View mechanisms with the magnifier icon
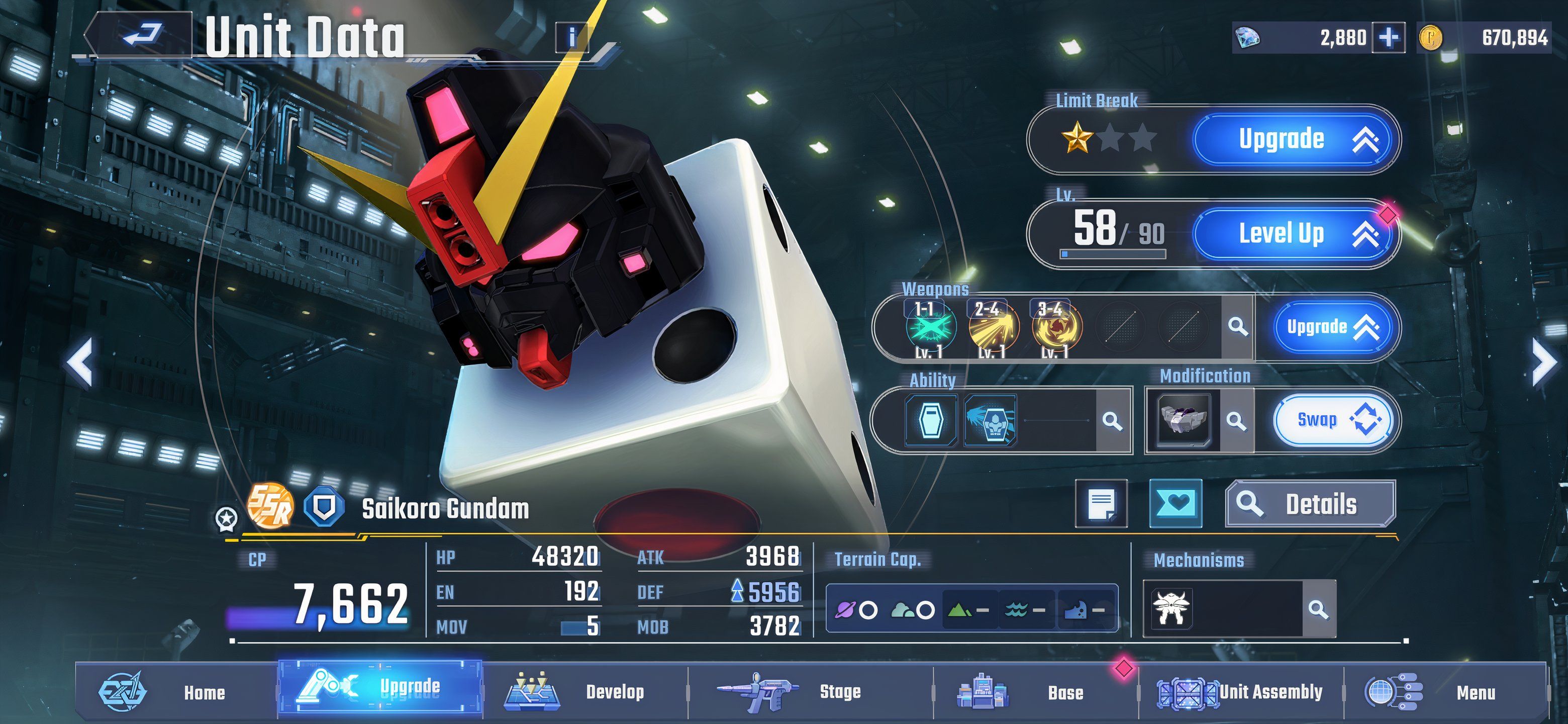The image size is (1568, 724). (x=1318, y=609)
